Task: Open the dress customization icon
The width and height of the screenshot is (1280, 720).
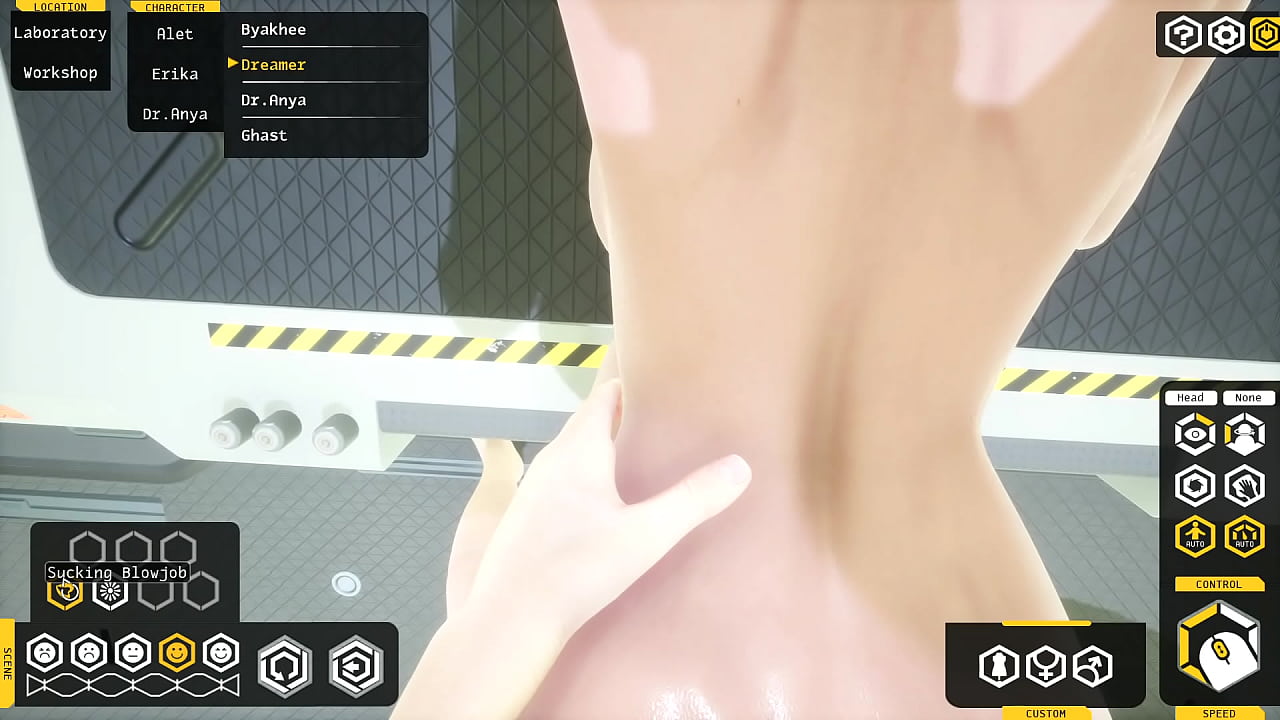Action: point(998,666)
